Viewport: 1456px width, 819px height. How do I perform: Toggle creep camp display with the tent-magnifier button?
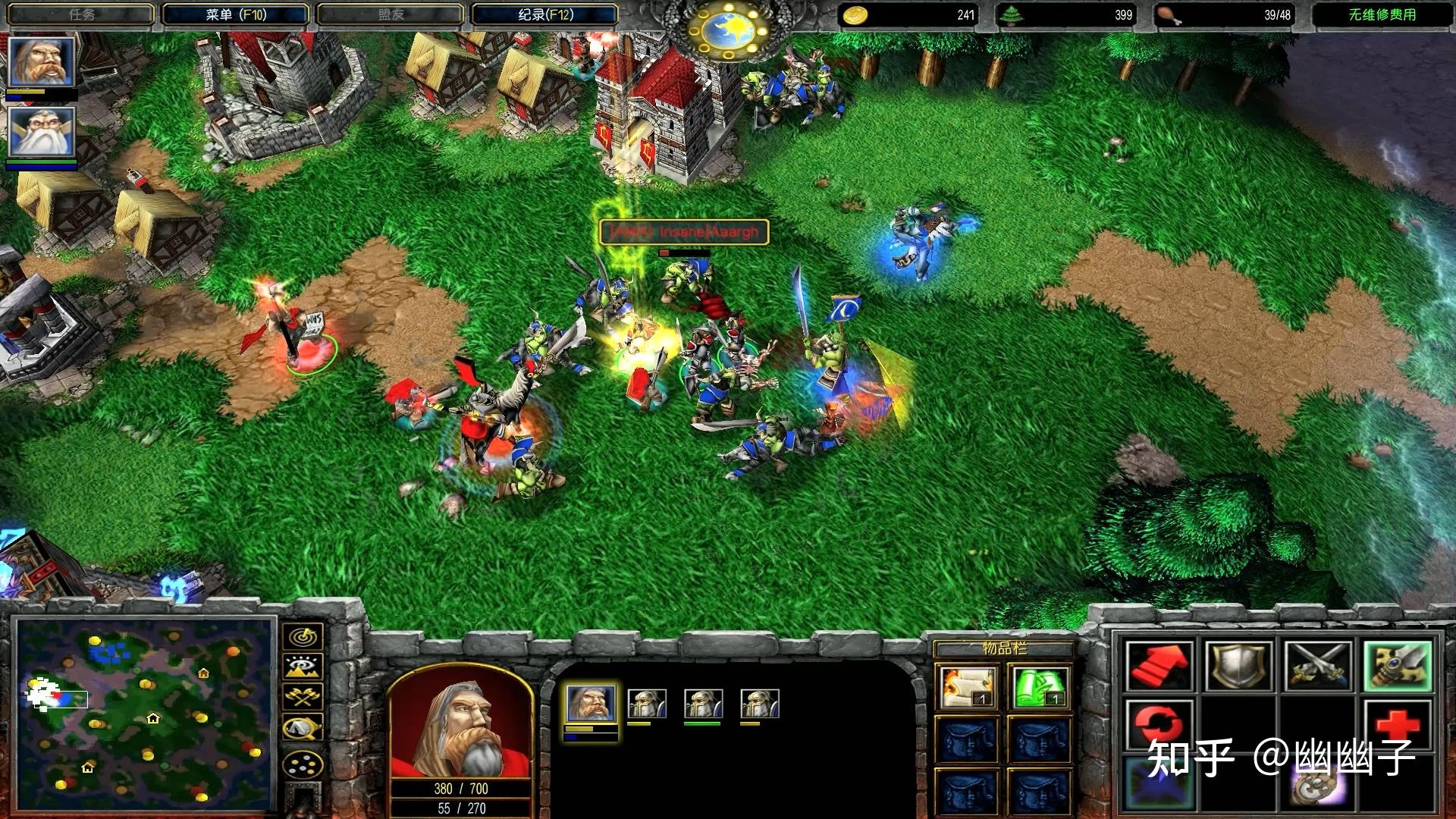click(303, 729)
